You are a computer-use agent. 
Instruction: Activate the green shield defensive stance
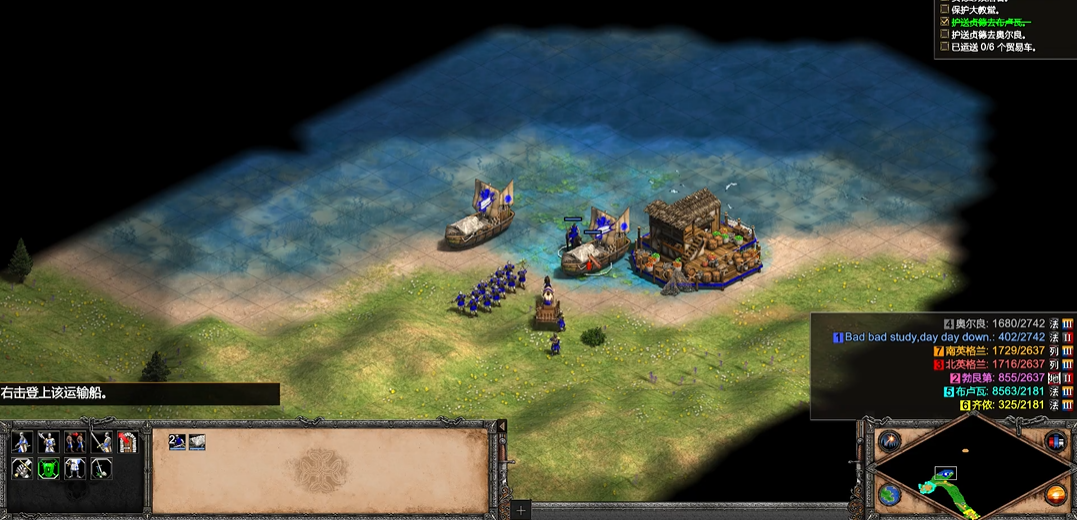coord(48,468)
